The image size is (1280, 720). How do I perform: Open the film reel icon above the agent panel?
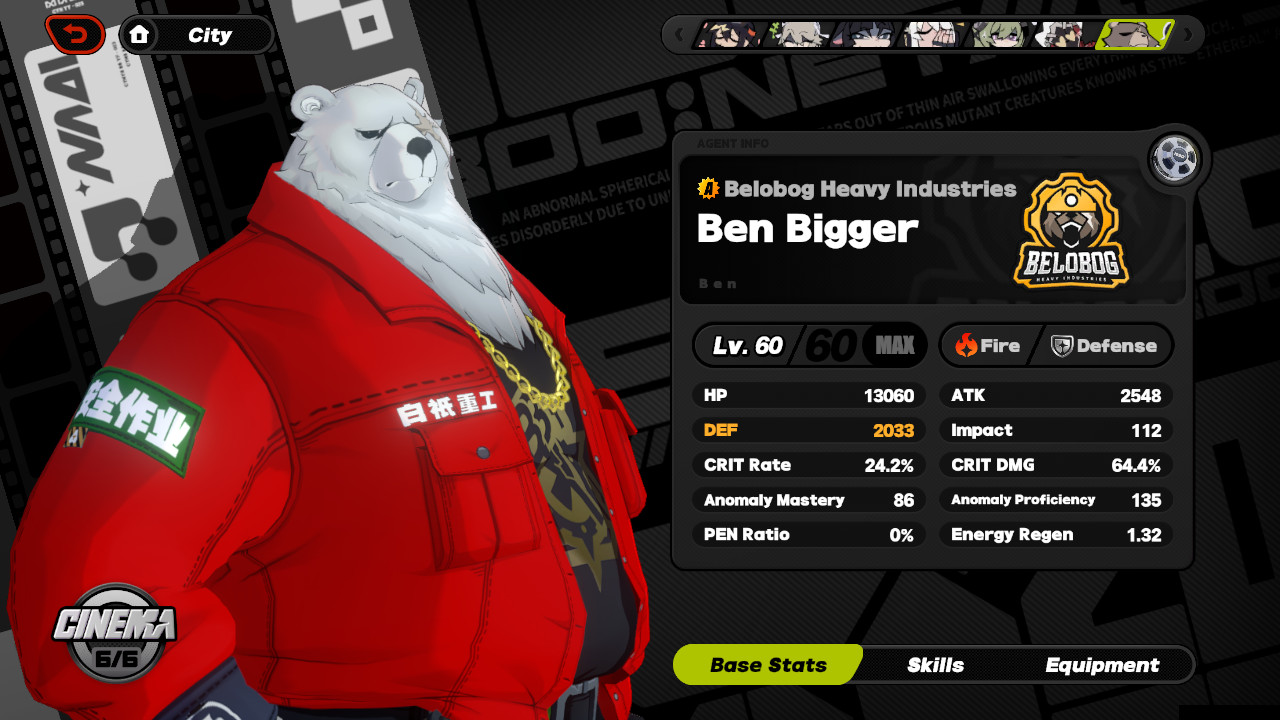pos(1173,158)
